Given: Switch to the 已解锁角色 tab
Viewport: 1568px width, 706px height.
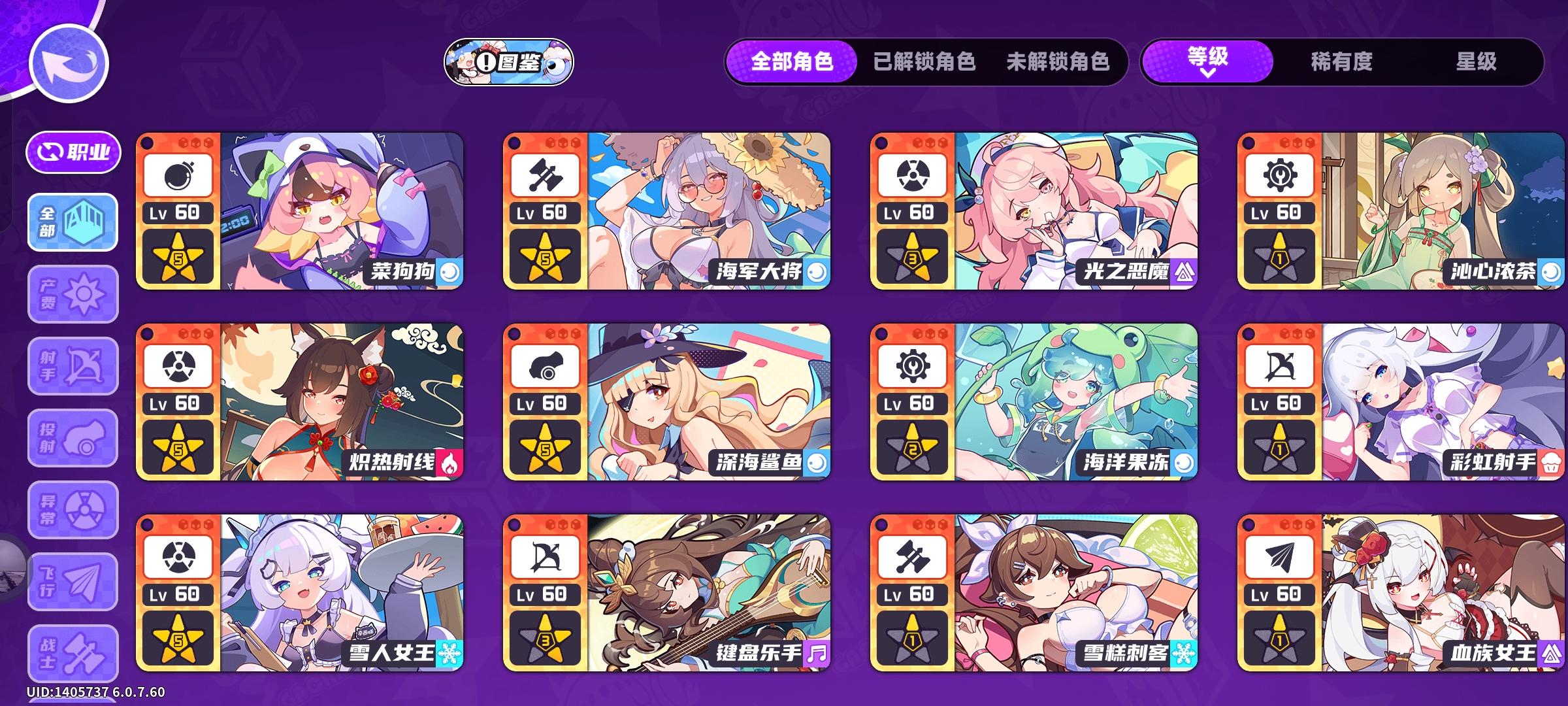Looking at the screenshot, I should click(923, 63).
